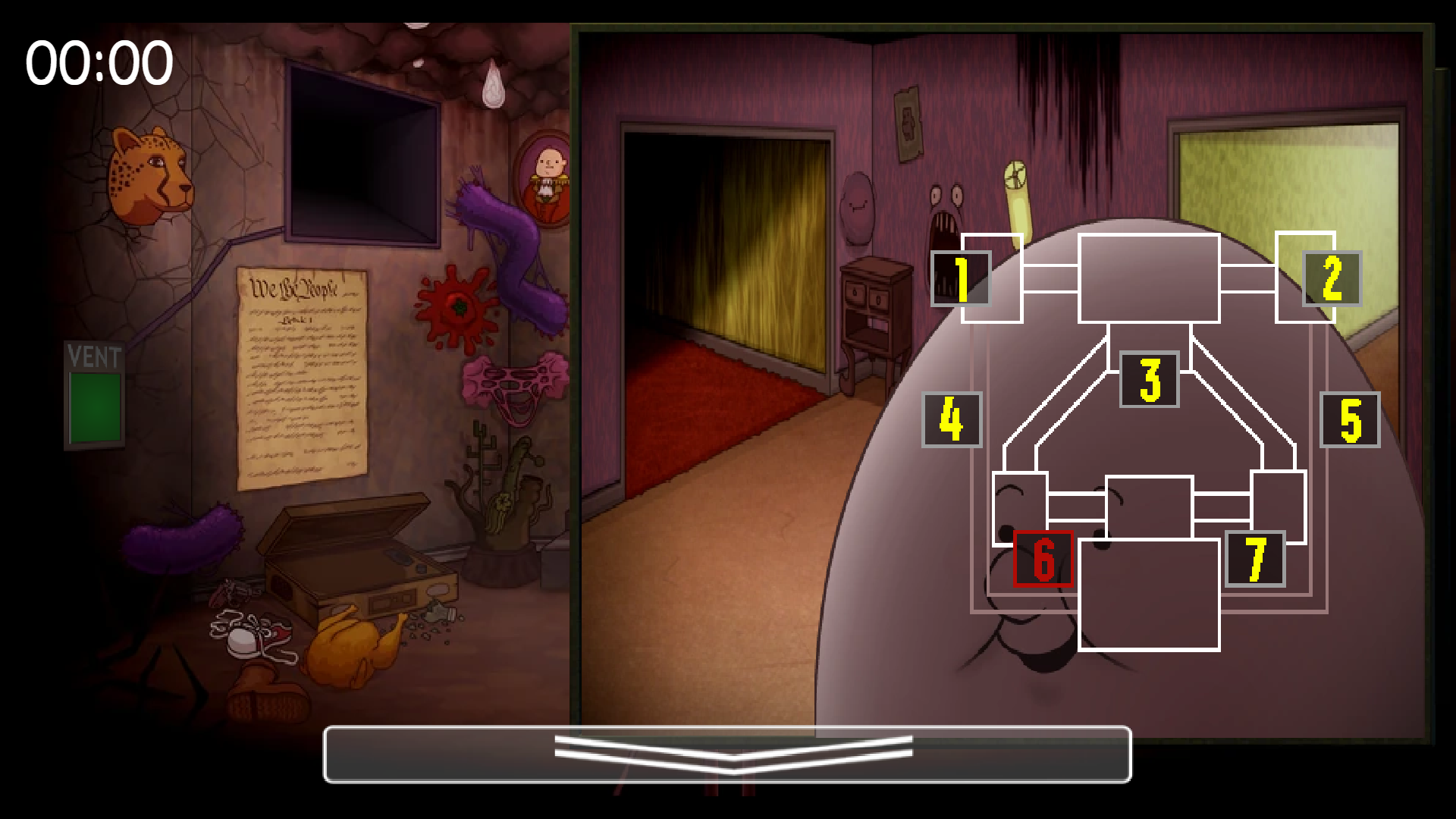This screenshot has height=819, width=1456.
Task: Click the timer showing 00:00
Action: click(97, 62)
